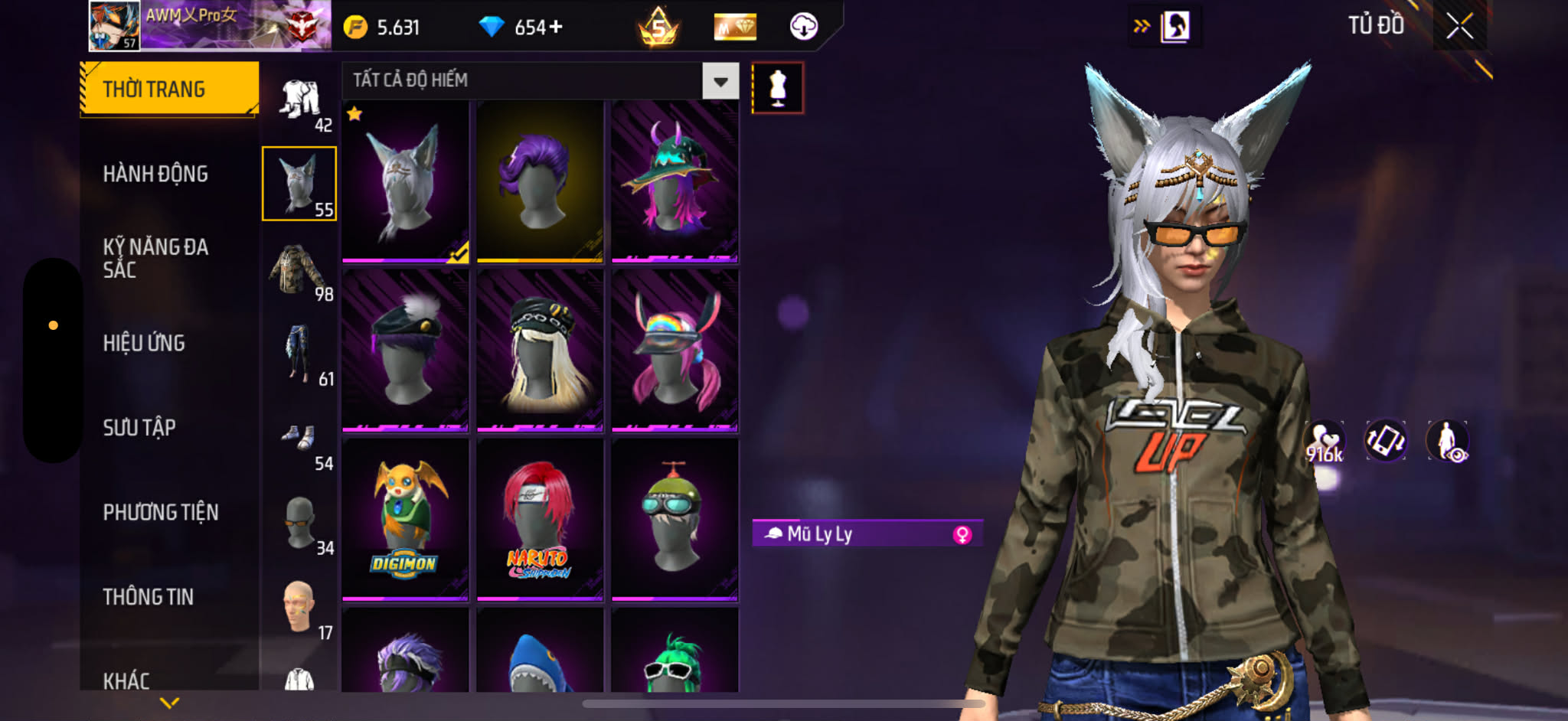Toggle the mannequin preview button

(x=777, y=88)
